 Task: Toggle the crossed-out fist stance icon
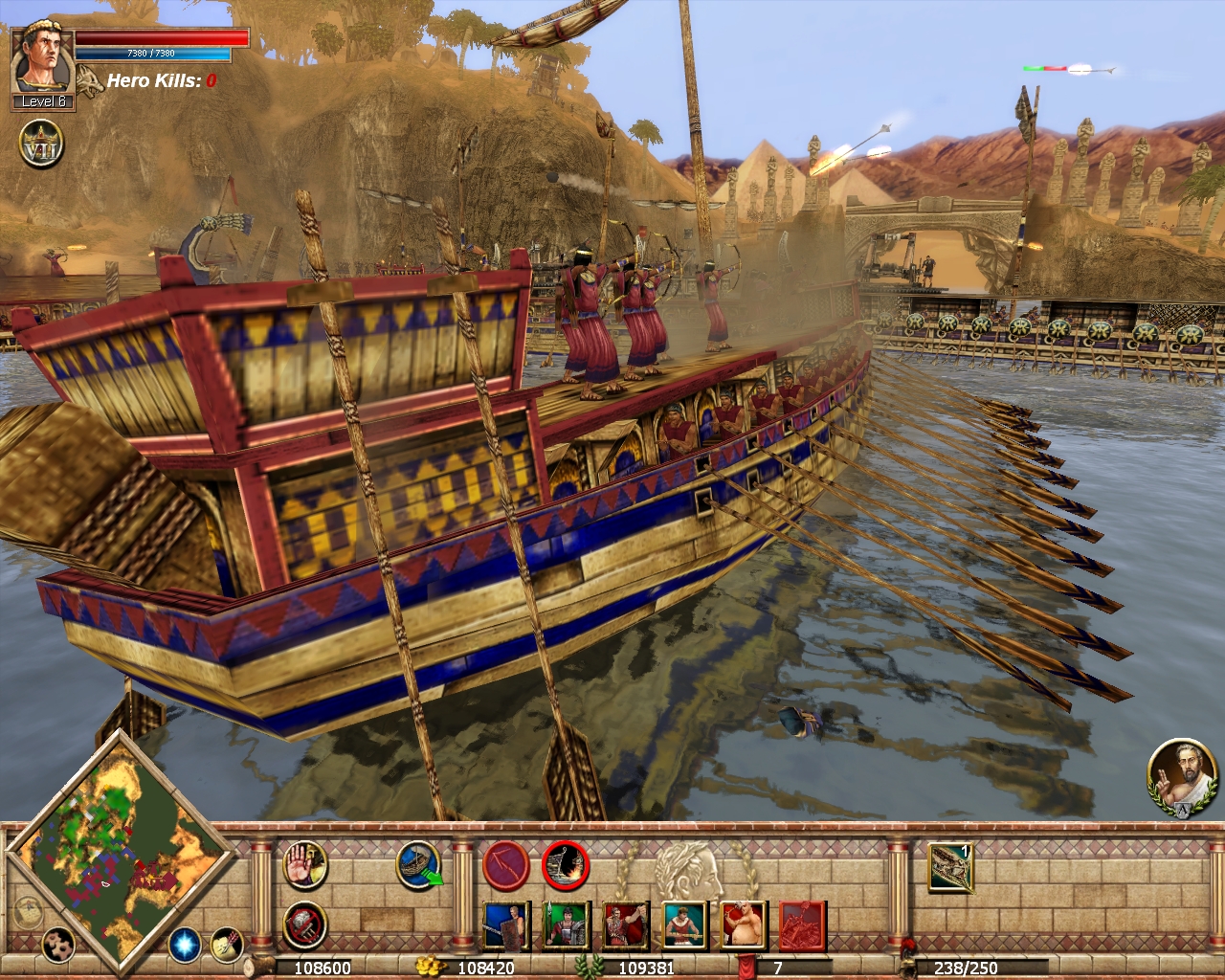(x=305, y=925)
